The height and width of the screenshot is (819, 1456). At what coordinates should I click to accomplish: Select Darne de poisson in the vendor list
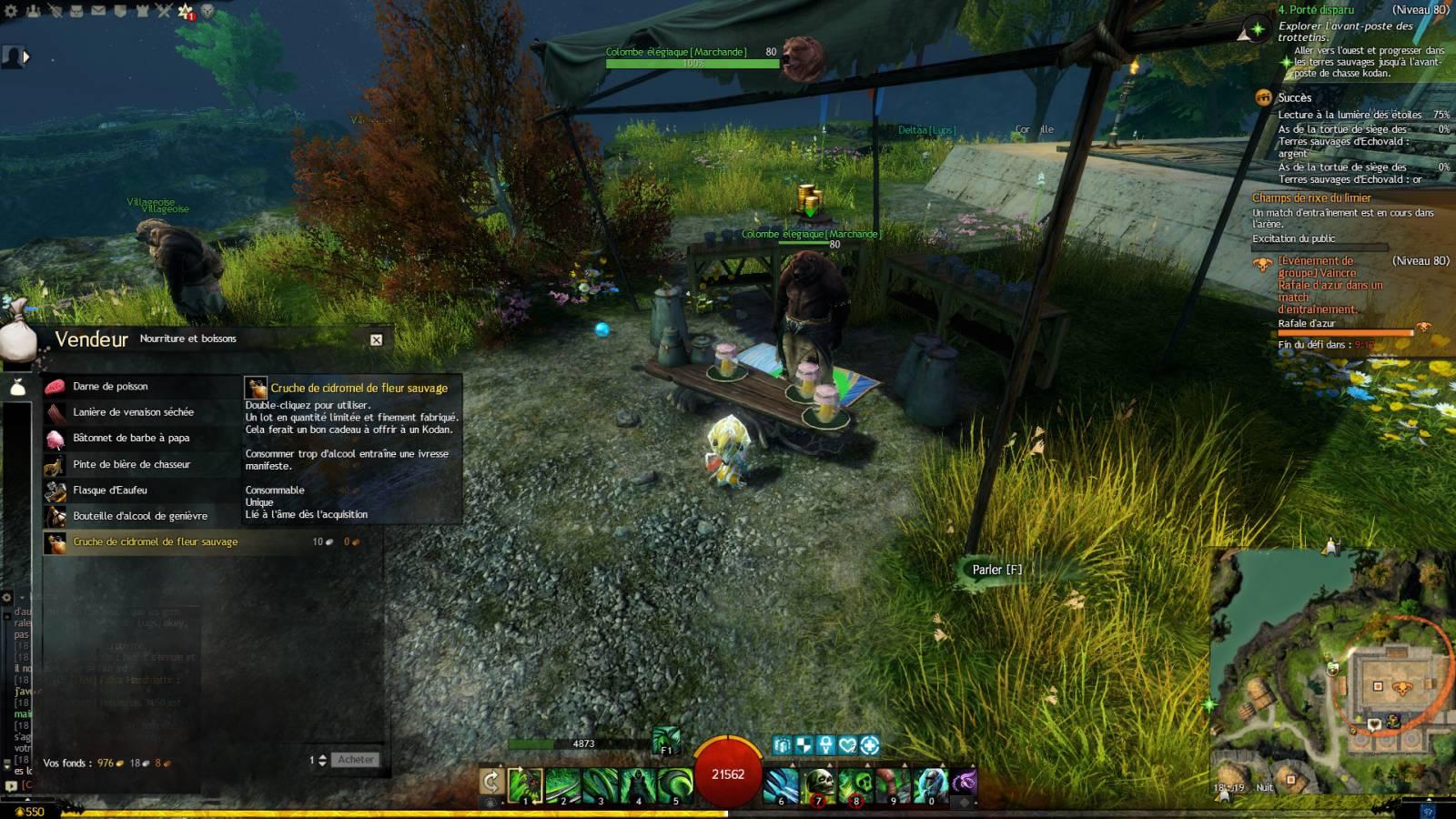[x=110, y=387]
